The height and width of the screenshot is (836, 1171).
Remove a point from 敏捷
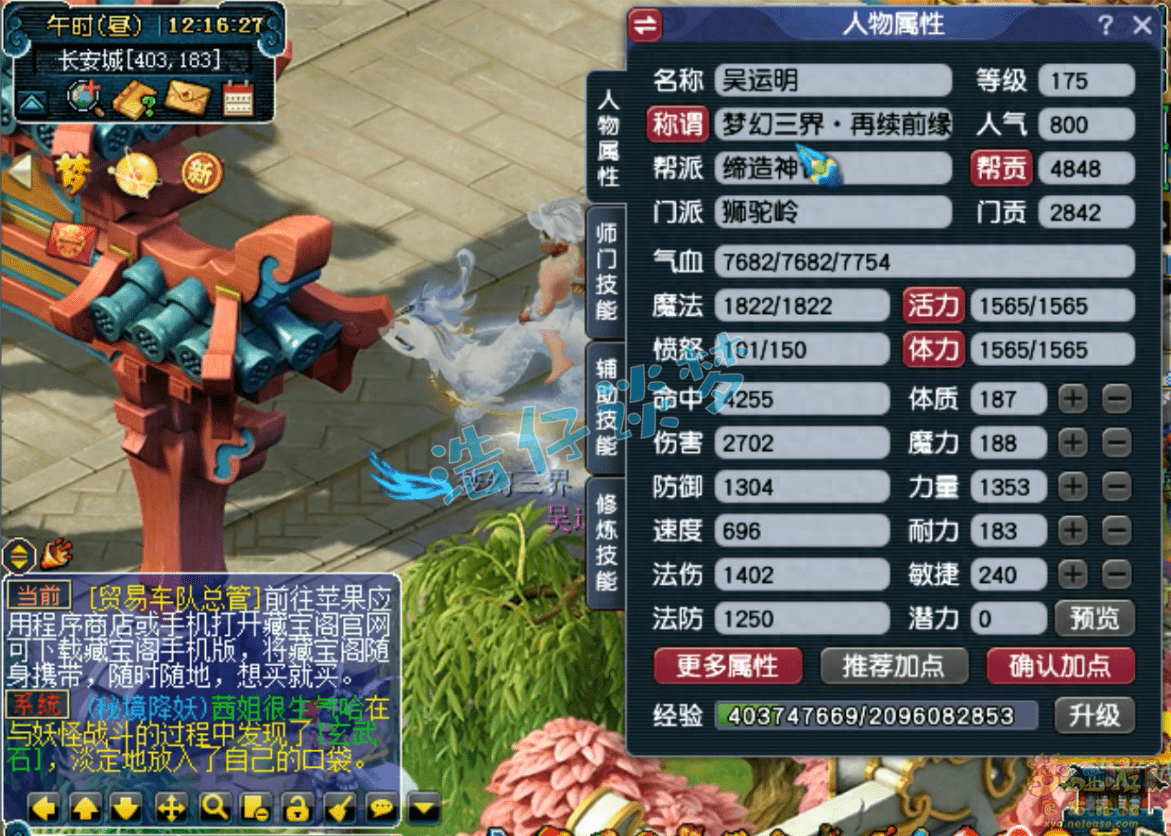pos(1116,575)
